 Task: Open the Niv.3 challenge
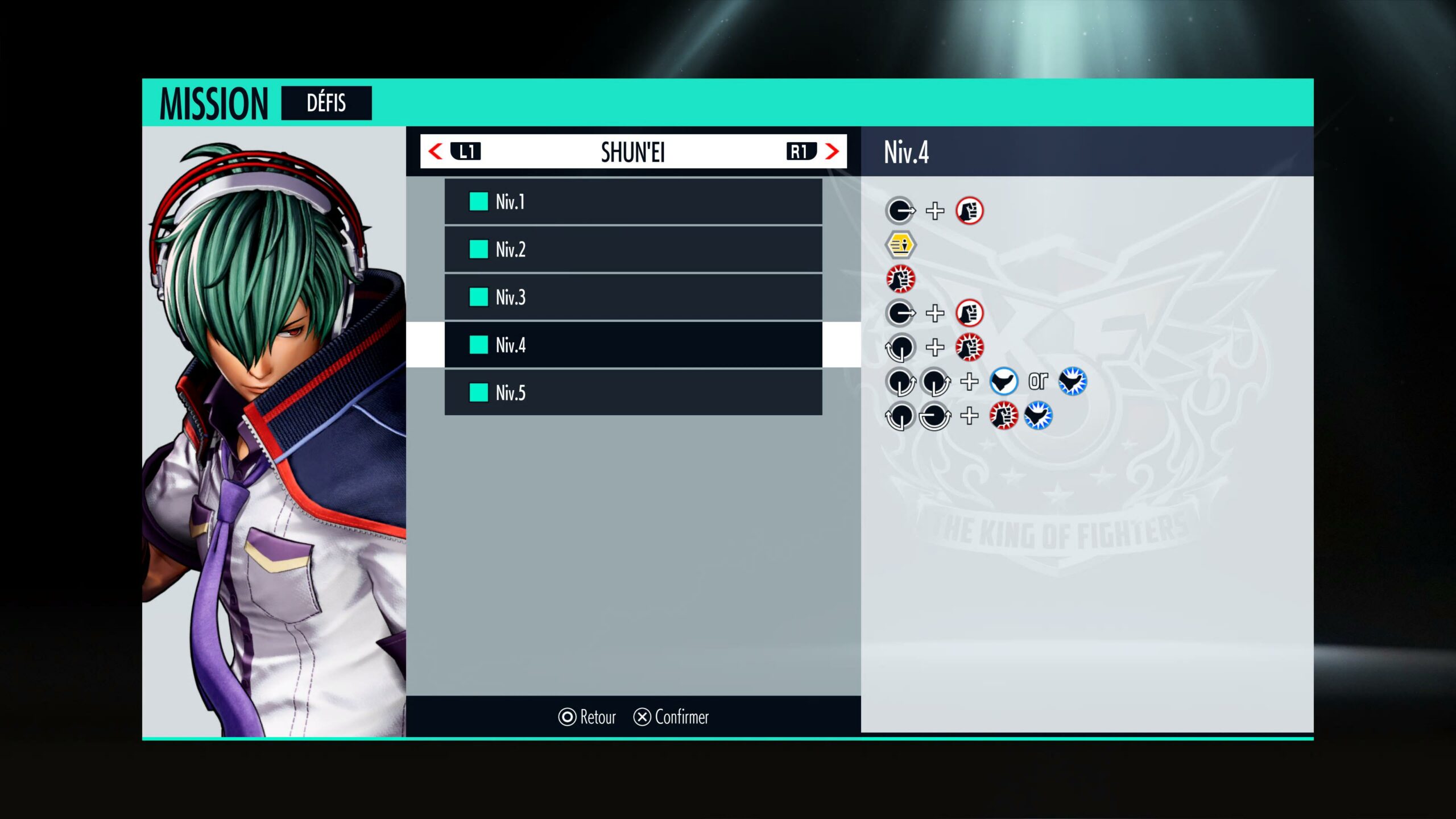(632, 297)
